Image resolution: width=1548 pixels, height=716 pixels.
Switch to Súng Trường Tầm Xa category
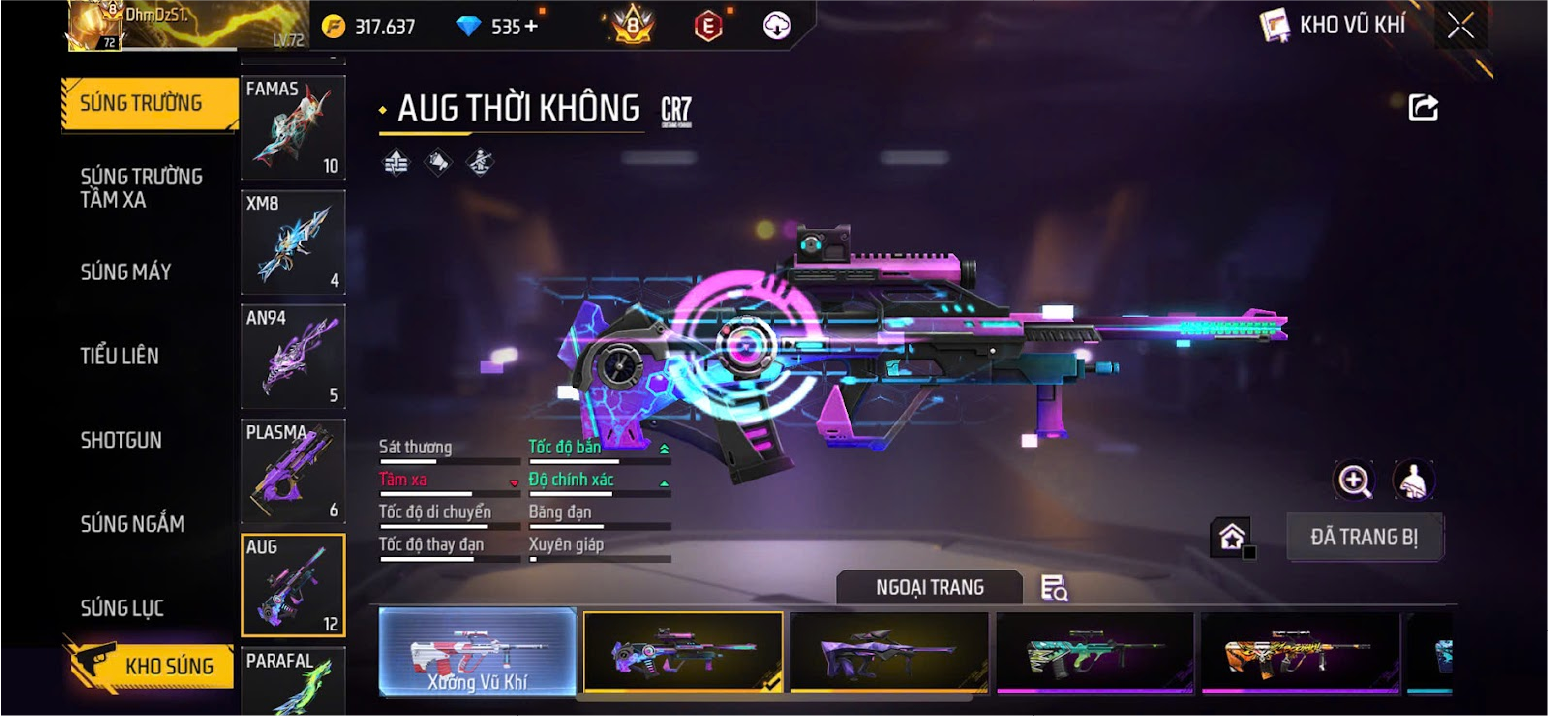[142, 188]
